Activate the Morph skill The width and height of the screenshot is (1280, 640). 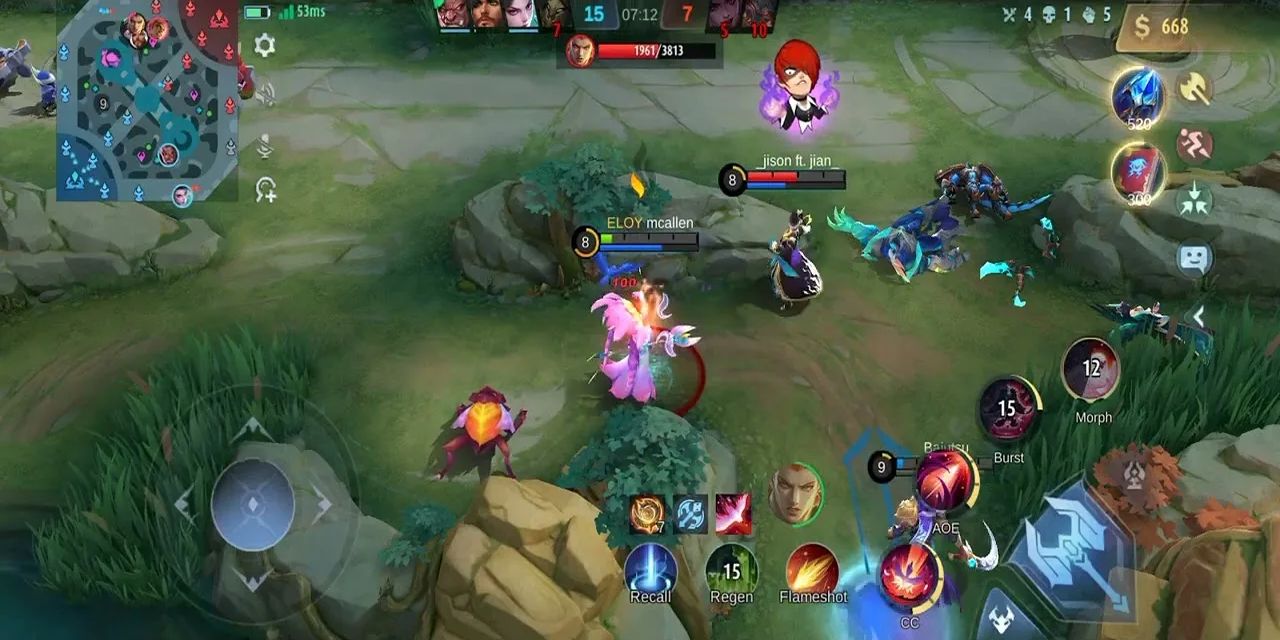point(1091,370)
